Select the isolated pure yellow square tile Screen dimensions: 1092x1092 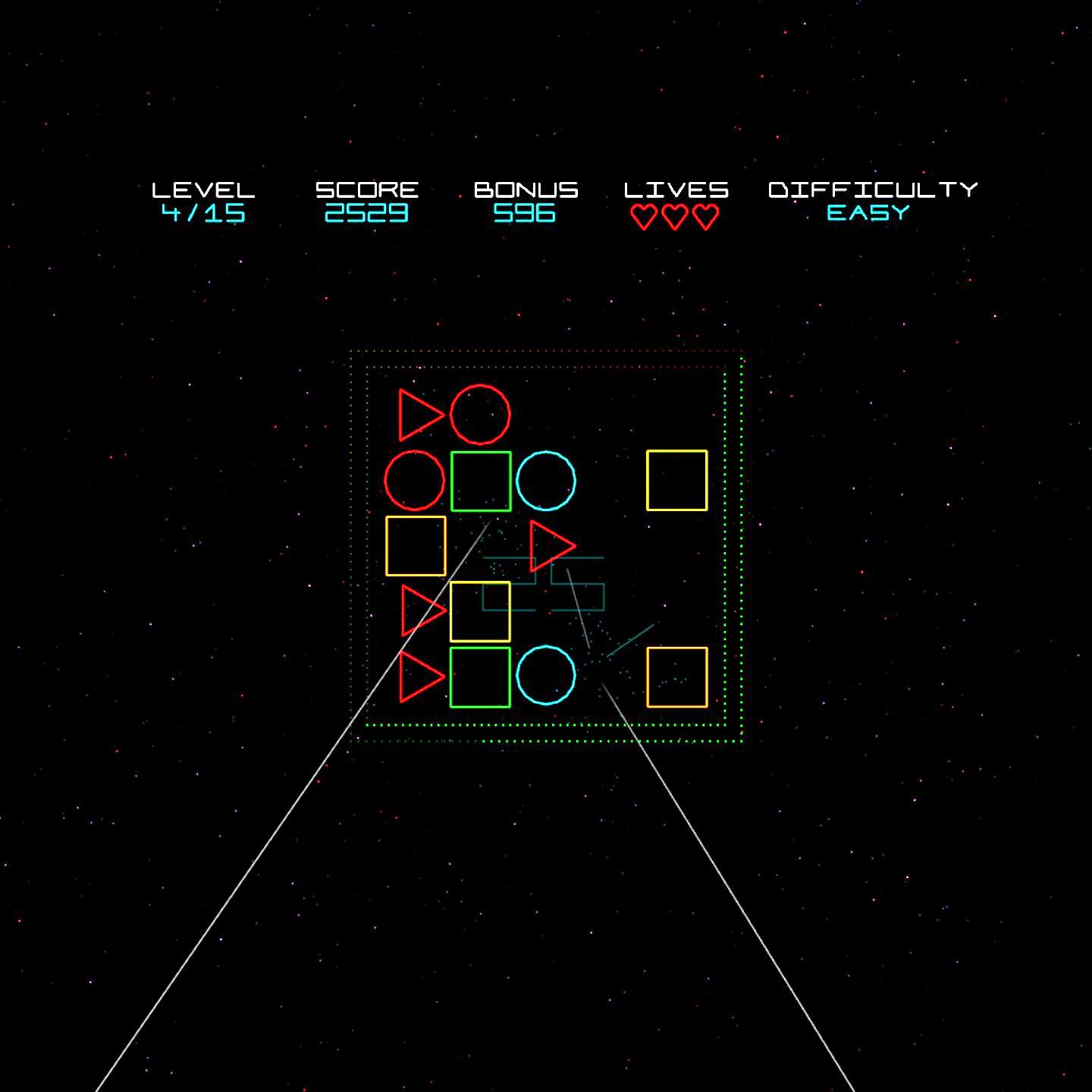click(x=676, y=481)
